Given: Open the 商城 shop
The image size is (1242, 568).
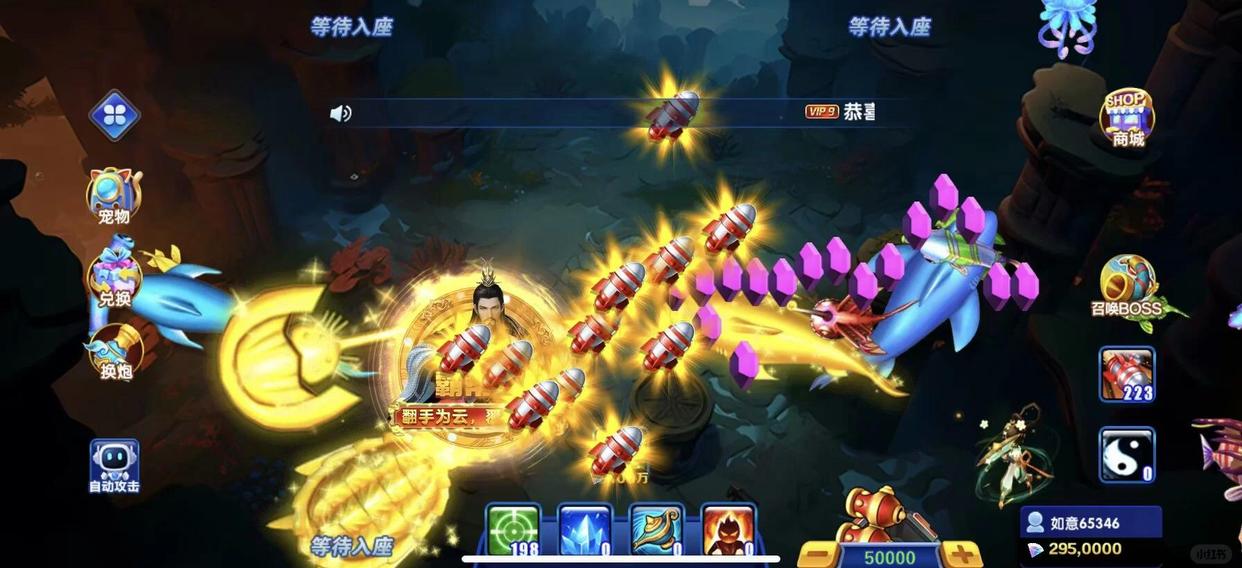Looking at the screenshot, I should coord(1128,117).
